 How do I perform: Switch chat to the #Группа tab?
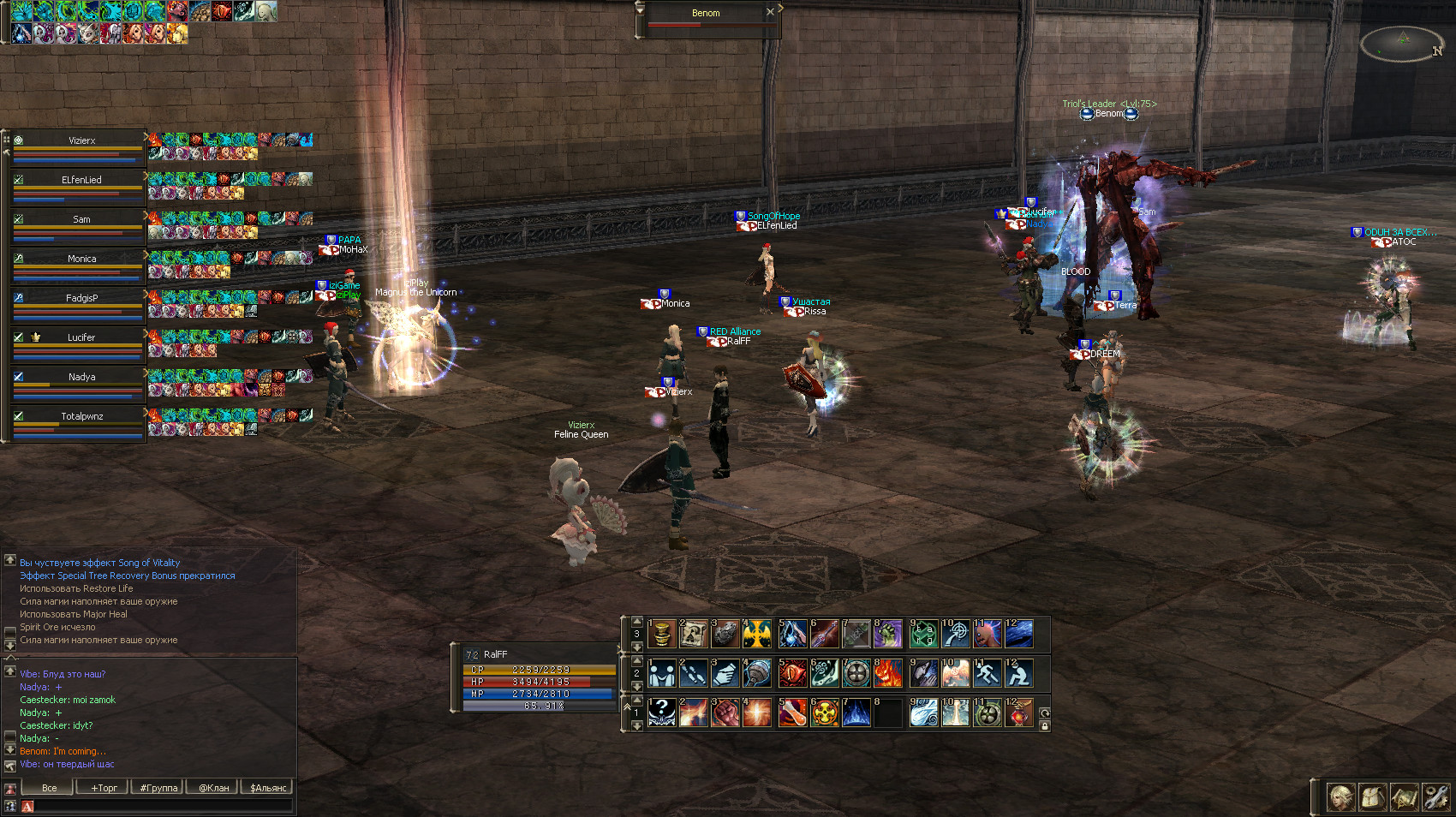coord(158,788)
